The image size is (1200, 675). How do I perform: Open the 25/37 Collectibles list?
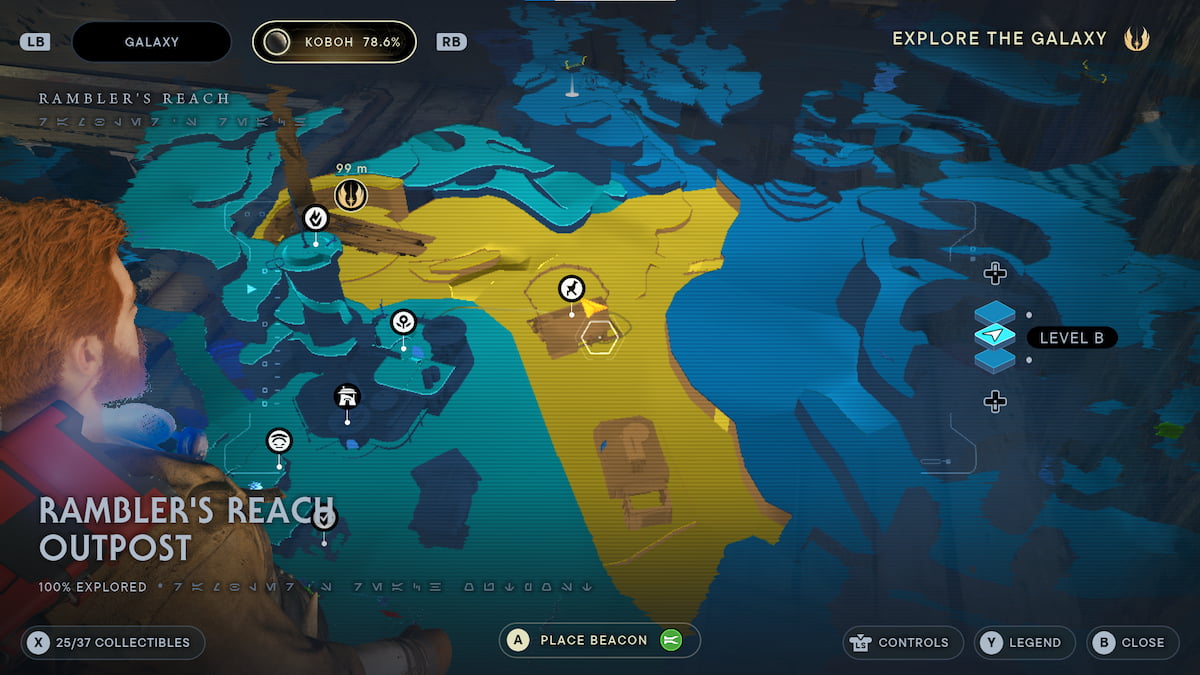[113, 642]
